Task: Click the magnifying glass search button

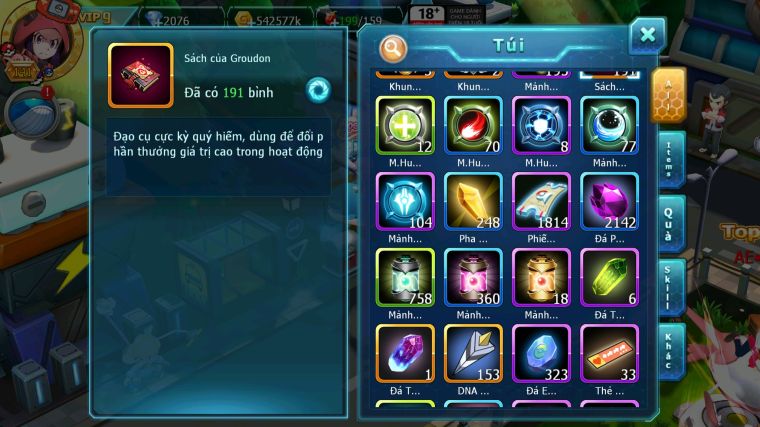Action: (394, 48)
